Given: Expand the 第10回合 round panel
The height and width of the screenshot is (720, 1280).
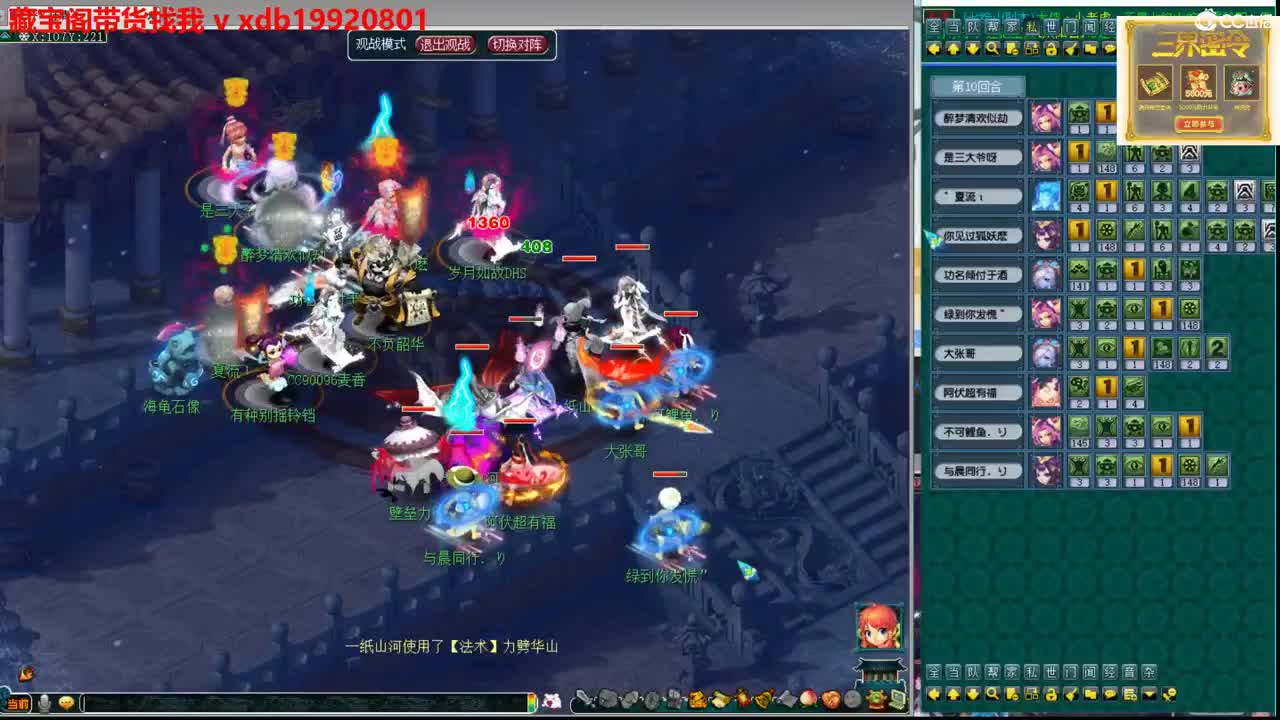Looking at the screenshot, I should pyautogui.click(x=975, y=87).
